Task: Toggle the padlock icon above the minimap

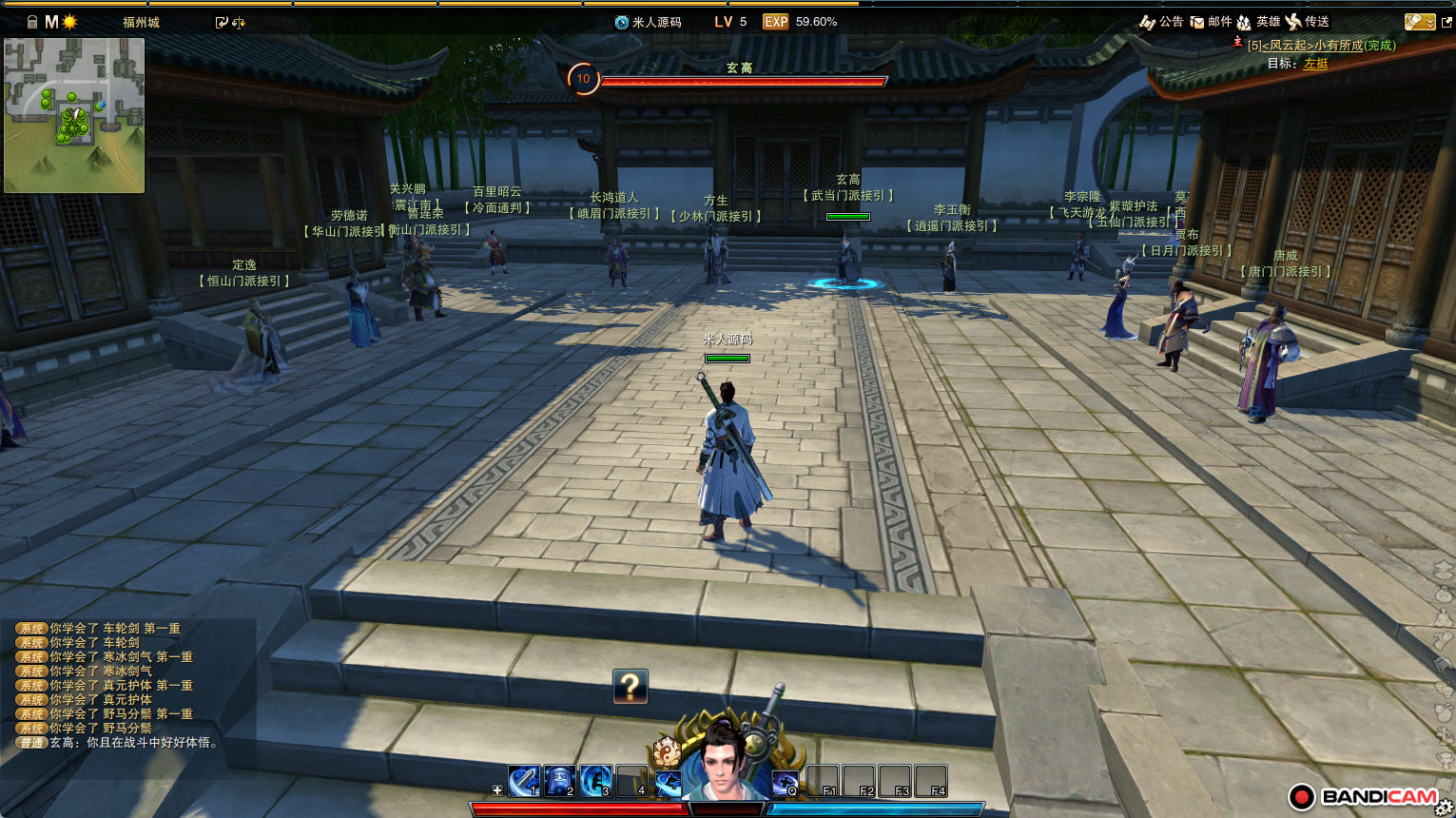Action: (x=32, y=22)
